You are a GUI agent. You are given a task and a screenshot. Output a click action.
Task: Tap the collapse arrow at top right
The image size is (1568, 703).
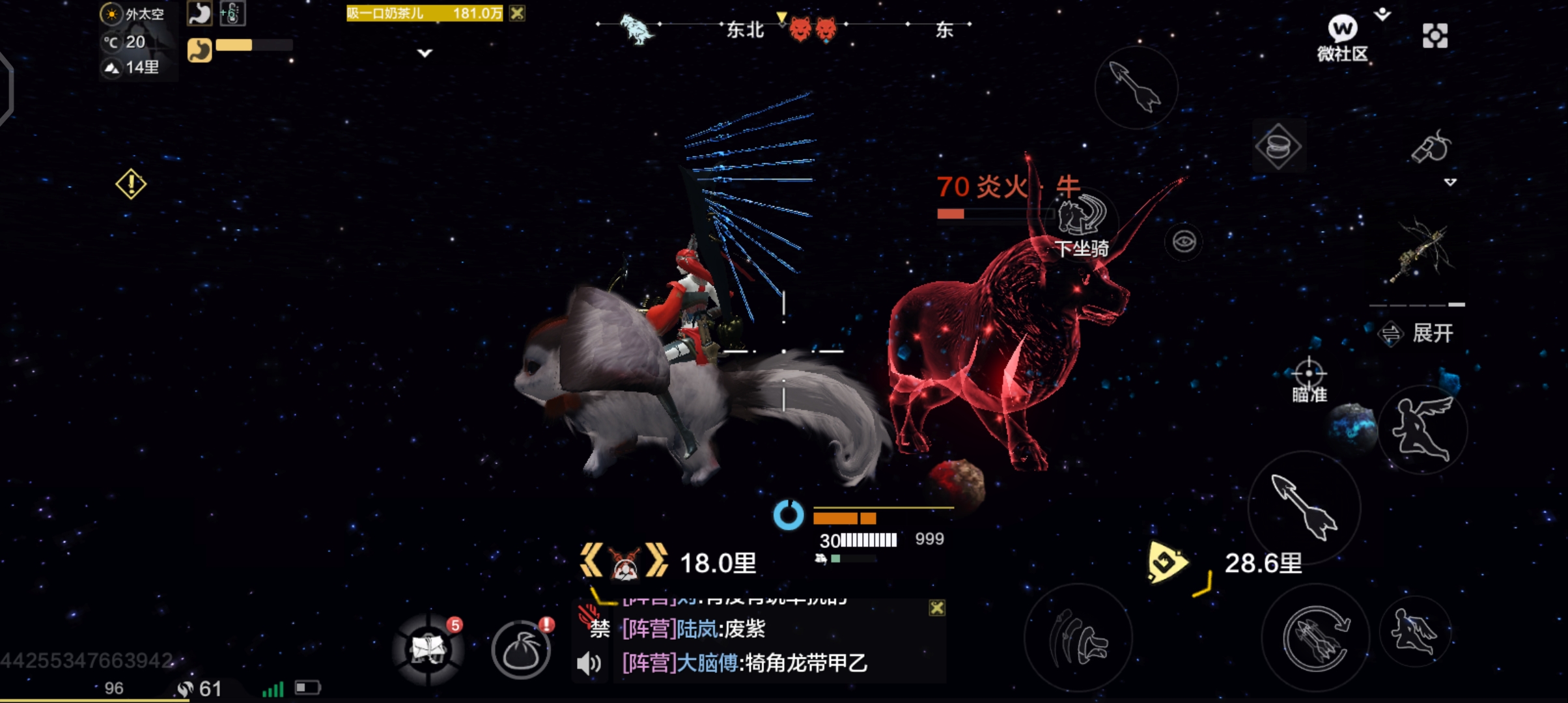(1380, 13)
